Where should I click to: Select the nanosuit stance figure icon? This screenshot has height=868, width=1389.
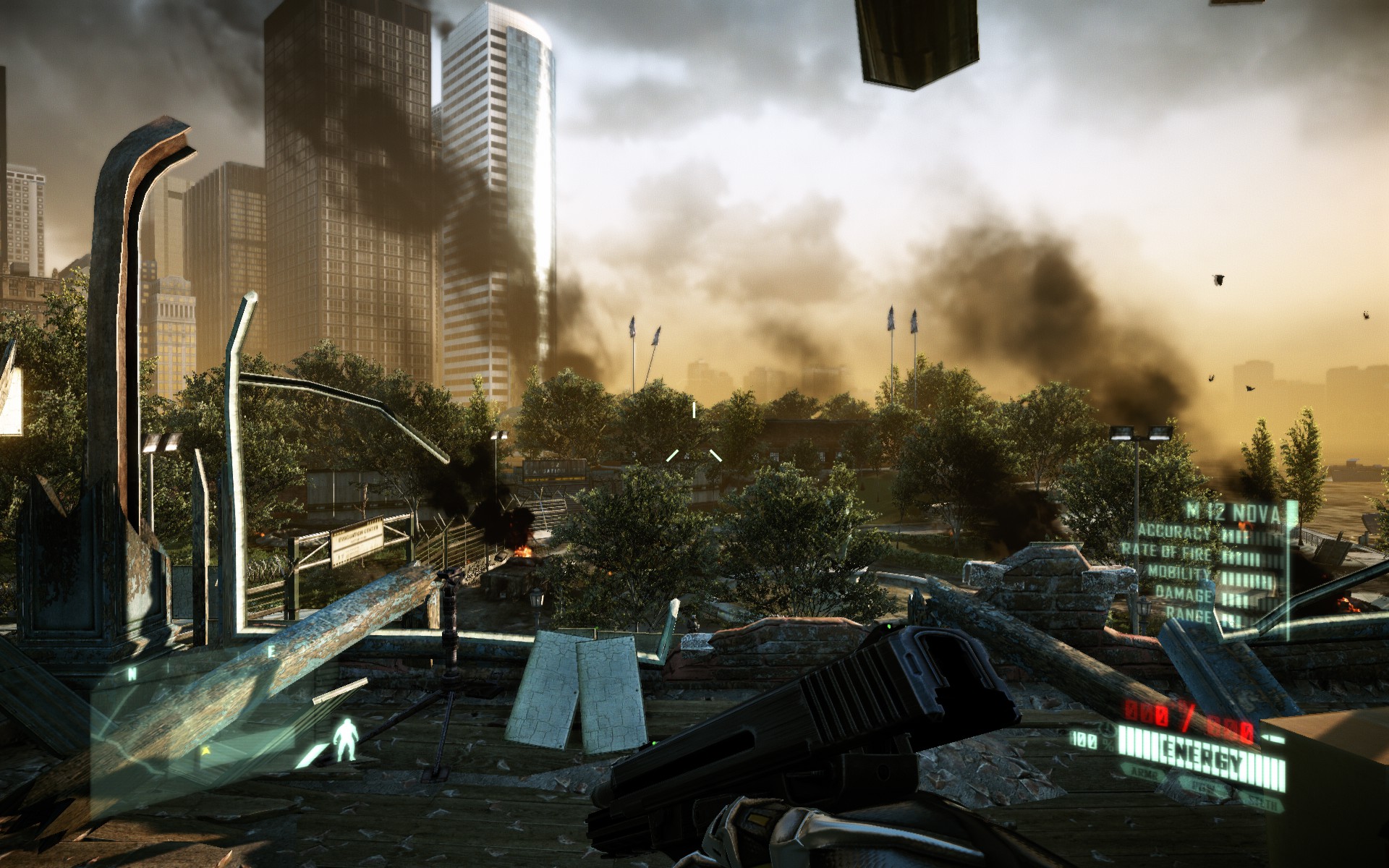[x=346, y=740]
